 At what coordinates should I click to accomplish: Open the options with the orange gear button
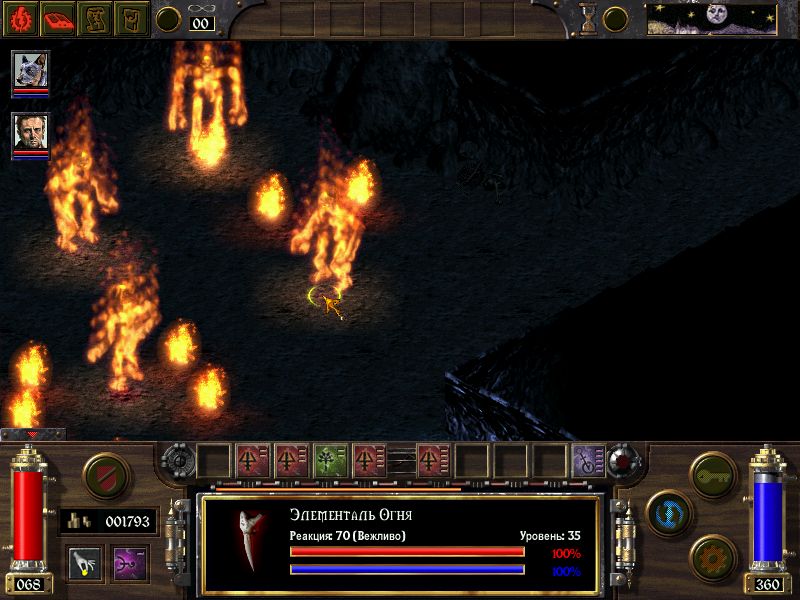(x=713, y=556)
